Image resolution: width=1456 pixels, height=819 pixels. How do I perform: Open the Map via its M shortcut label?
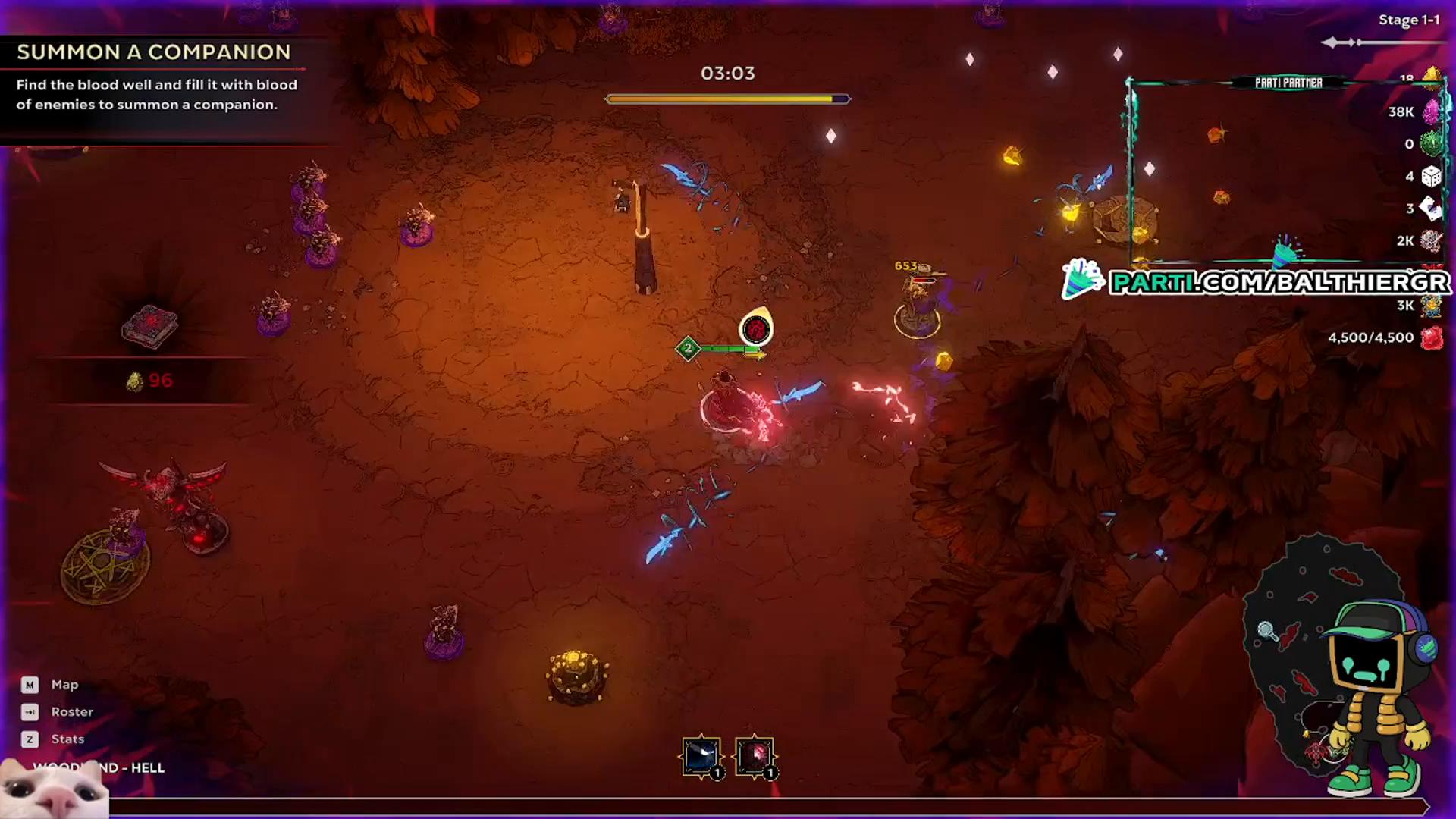click(x=30, y=684)
